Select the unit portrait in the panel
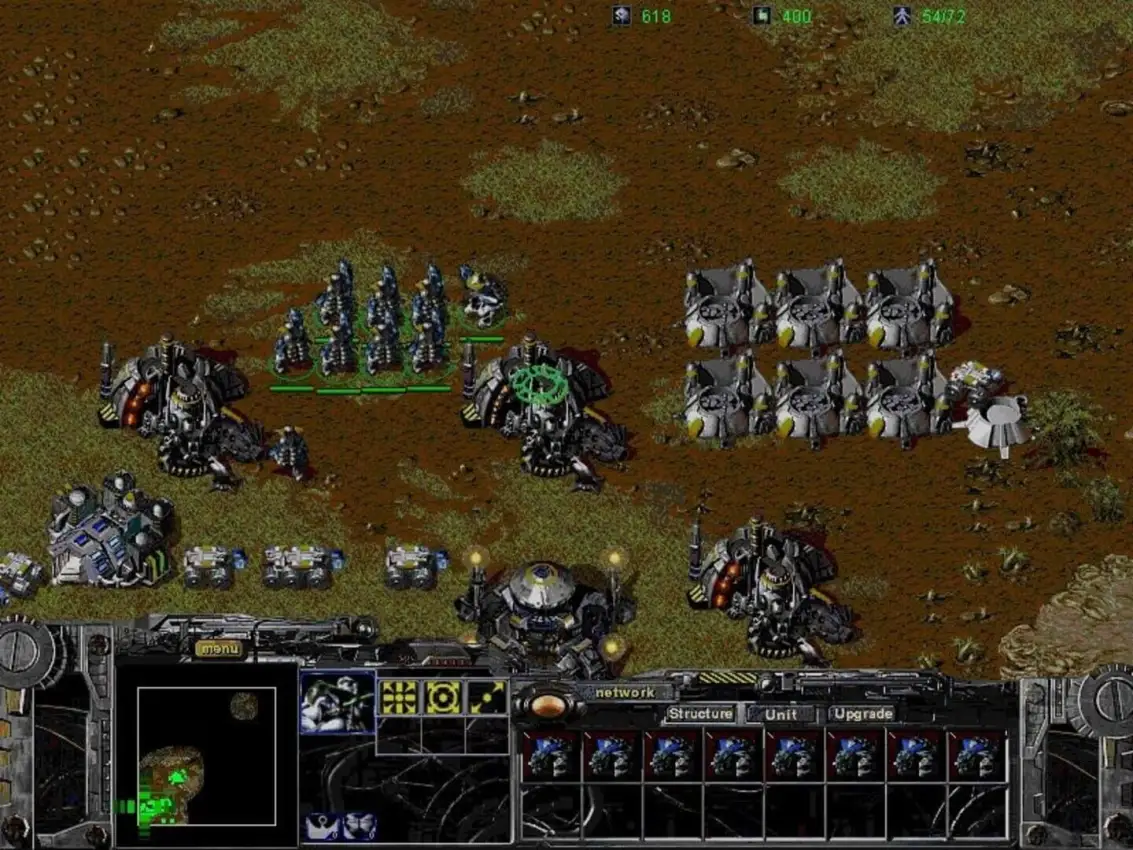 click(337, 702)
